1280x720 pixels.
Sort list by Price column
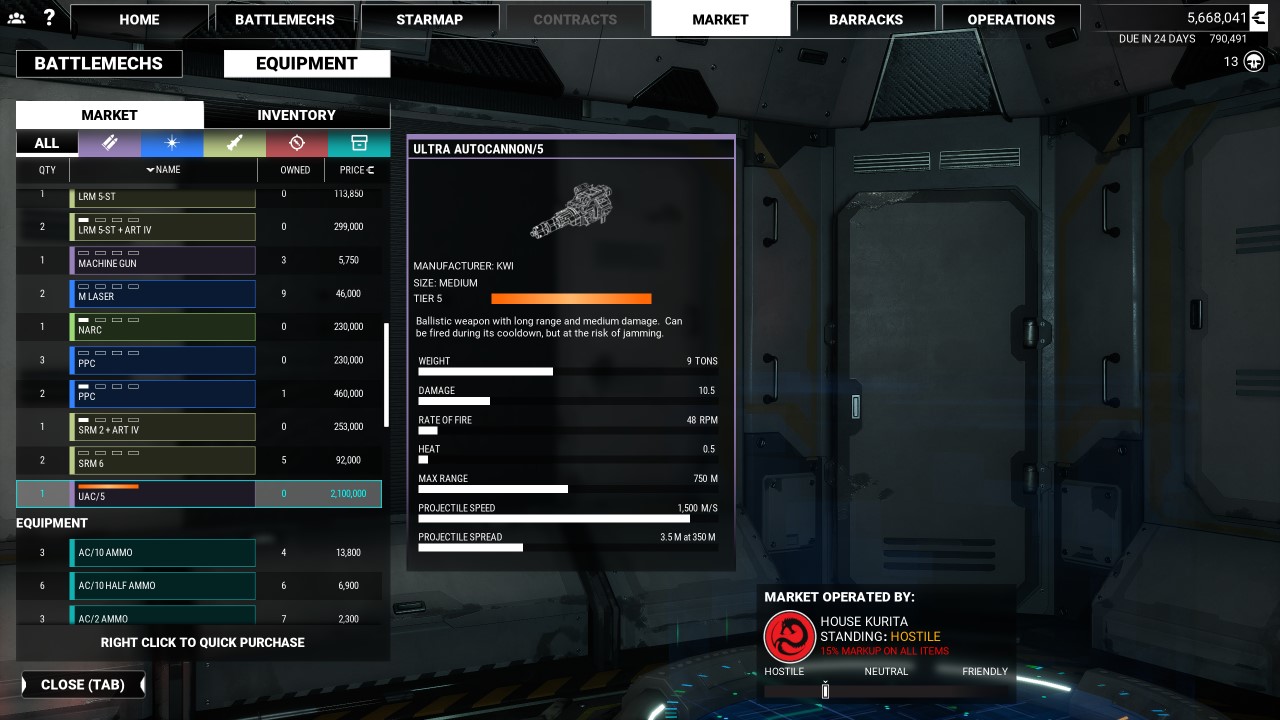[x=355, y=170]
